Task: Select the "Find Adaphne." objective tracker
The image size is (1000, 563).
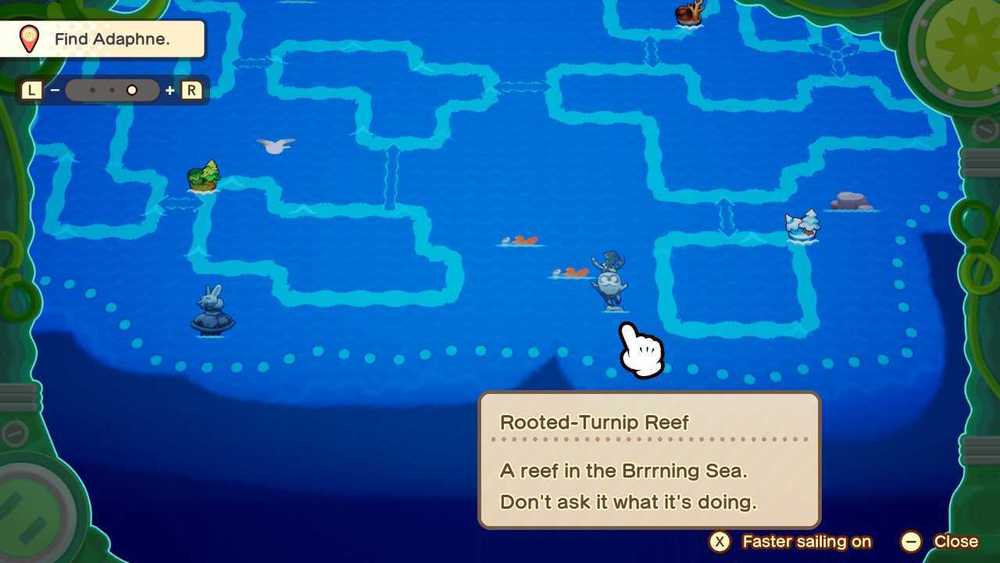Action: (110, 40)
